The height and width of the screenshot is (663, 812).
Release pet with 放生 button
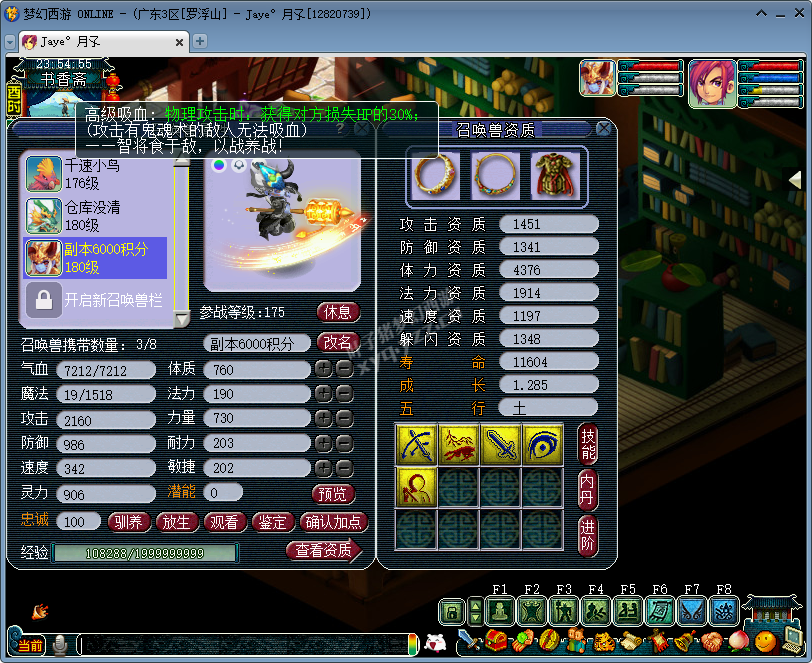[175, 522]
